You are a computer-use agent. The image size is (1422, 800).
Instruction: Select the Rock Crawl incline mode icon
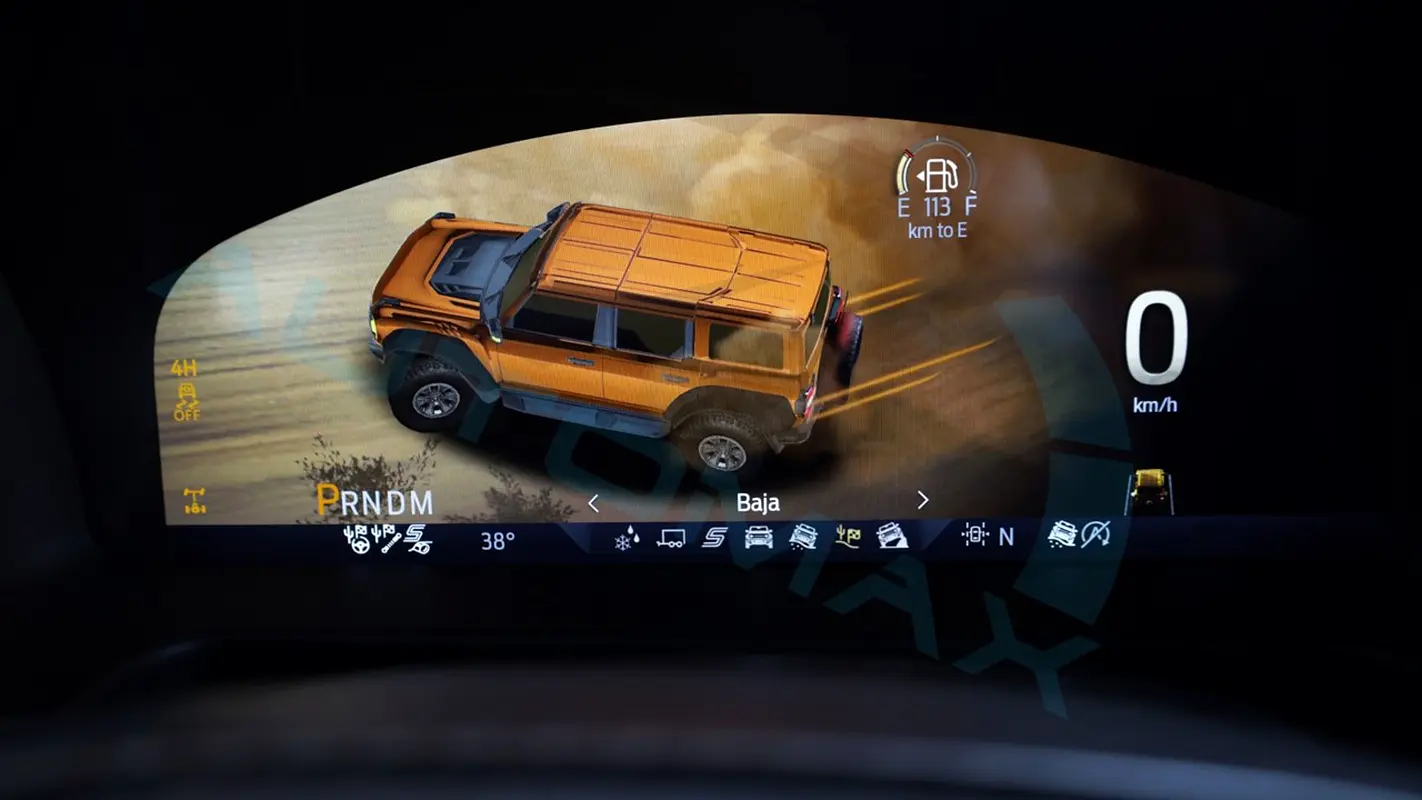point(891,537)
